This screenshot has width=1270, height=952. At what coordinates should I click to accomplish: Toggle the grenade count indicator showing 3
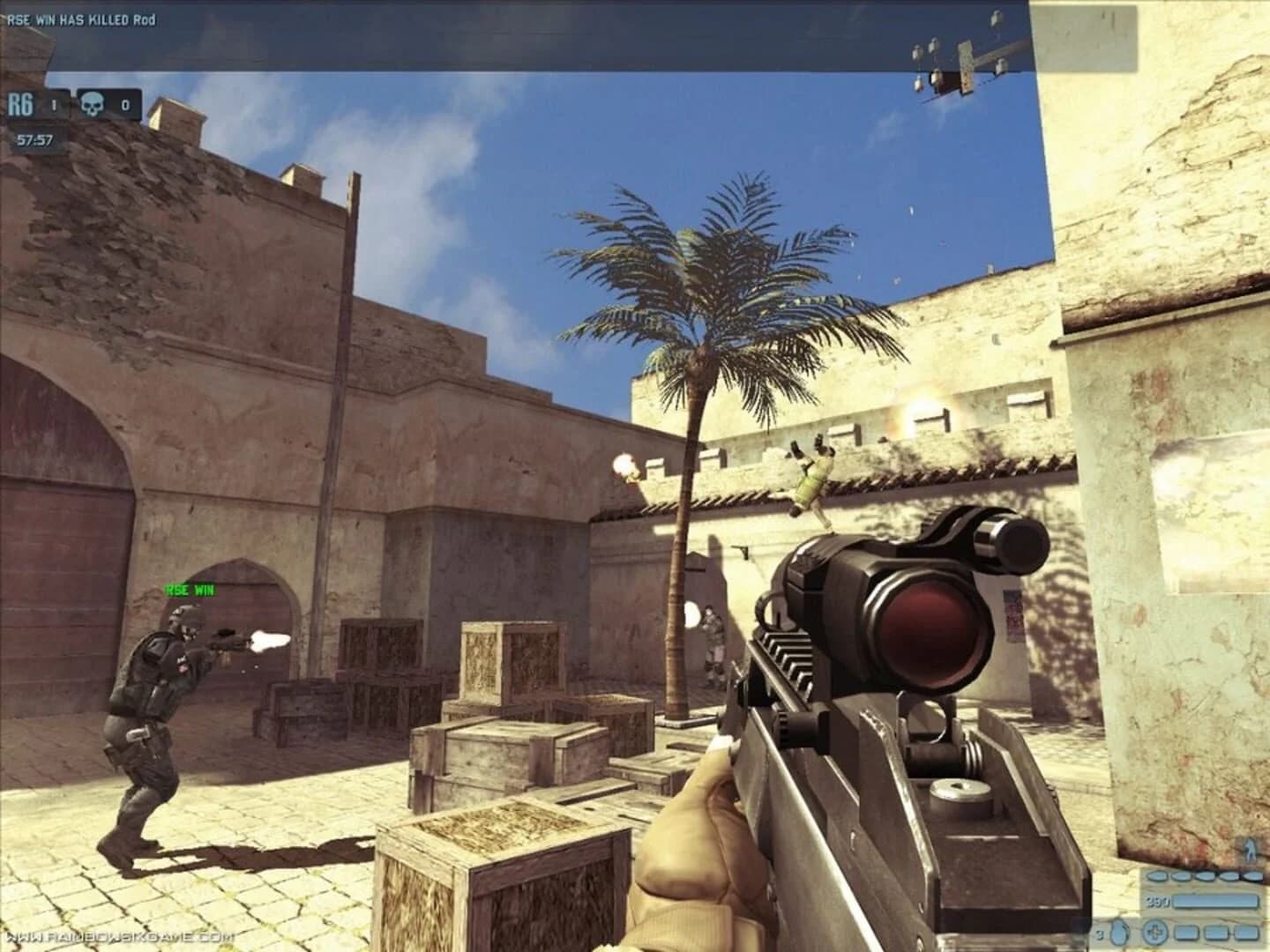coord(1098,933)
